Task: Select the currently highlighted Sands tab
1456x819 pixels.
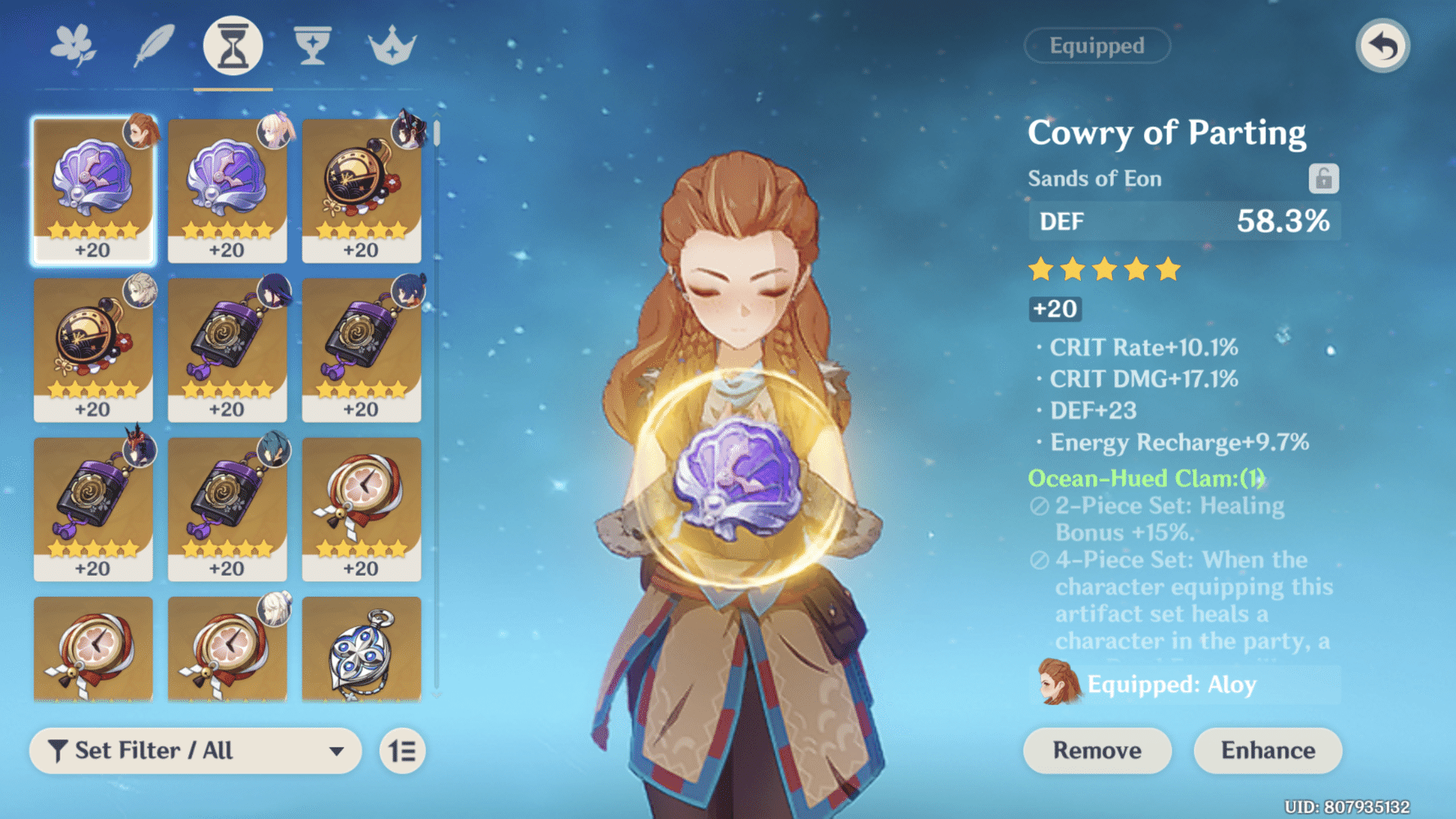Action: click(x=233, y=45)
